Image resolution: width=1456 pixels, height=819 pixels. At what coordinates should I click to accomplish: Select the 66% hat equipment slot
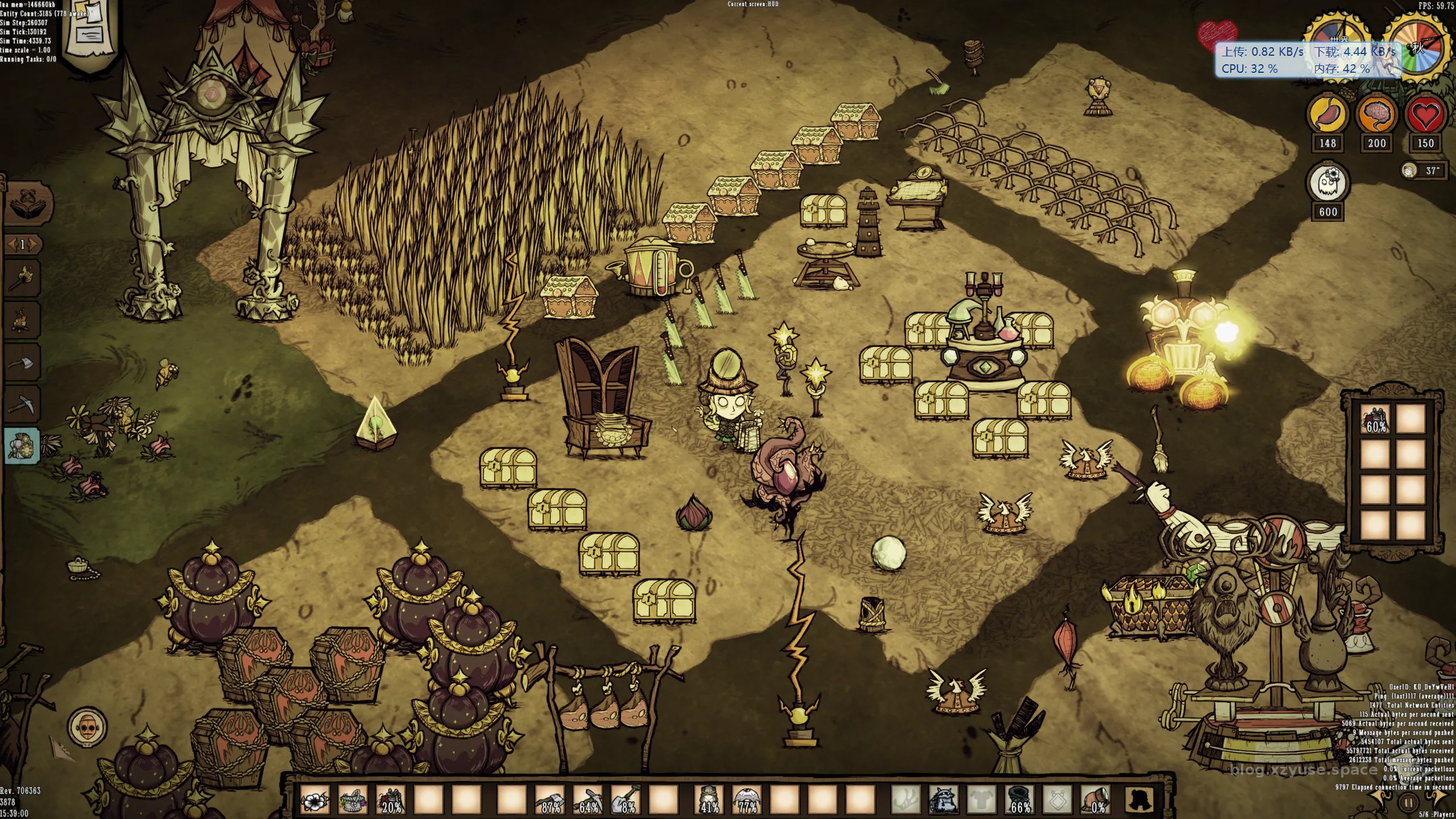1020,800
